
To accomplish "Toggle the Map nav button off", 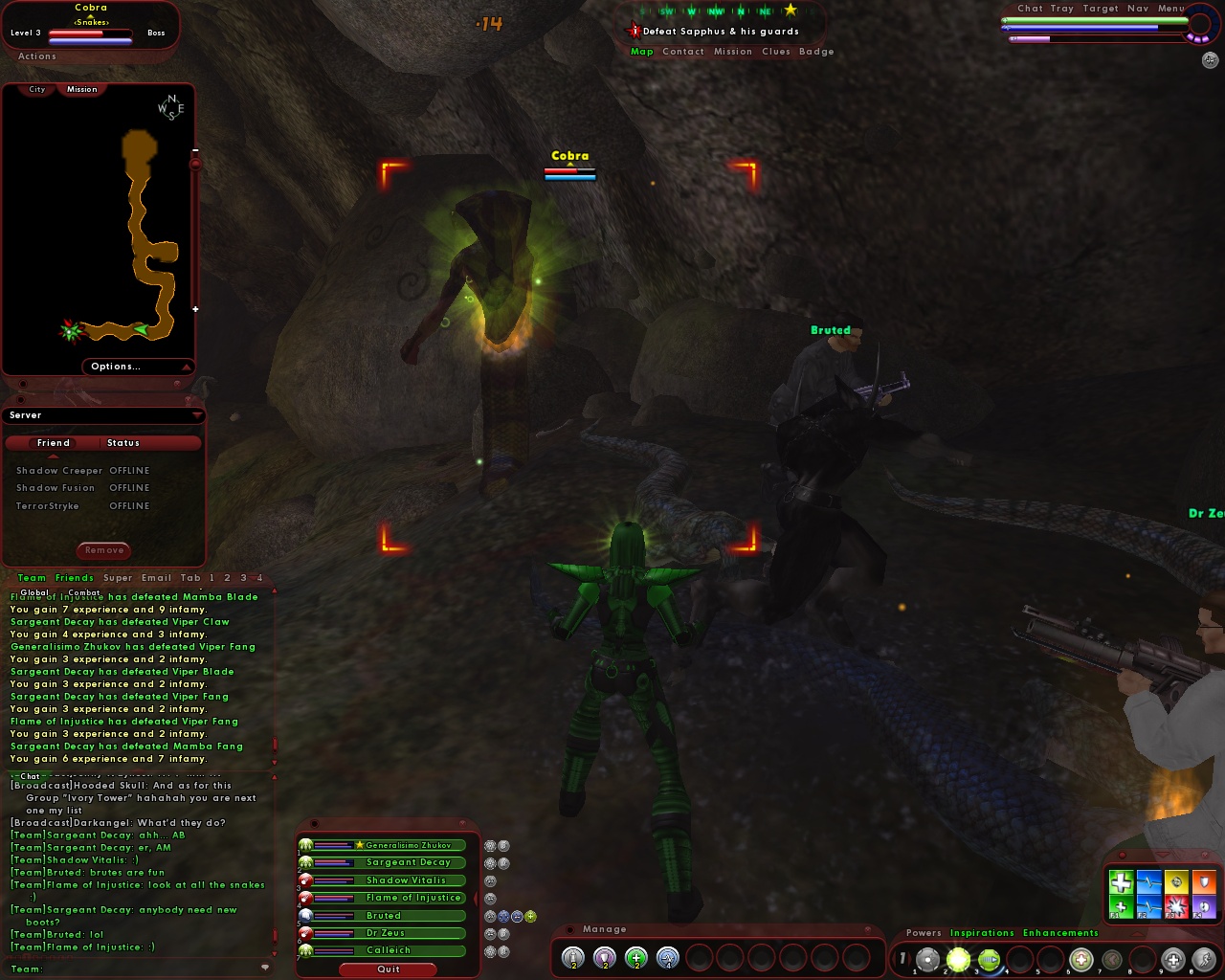I will pos(641,52).
